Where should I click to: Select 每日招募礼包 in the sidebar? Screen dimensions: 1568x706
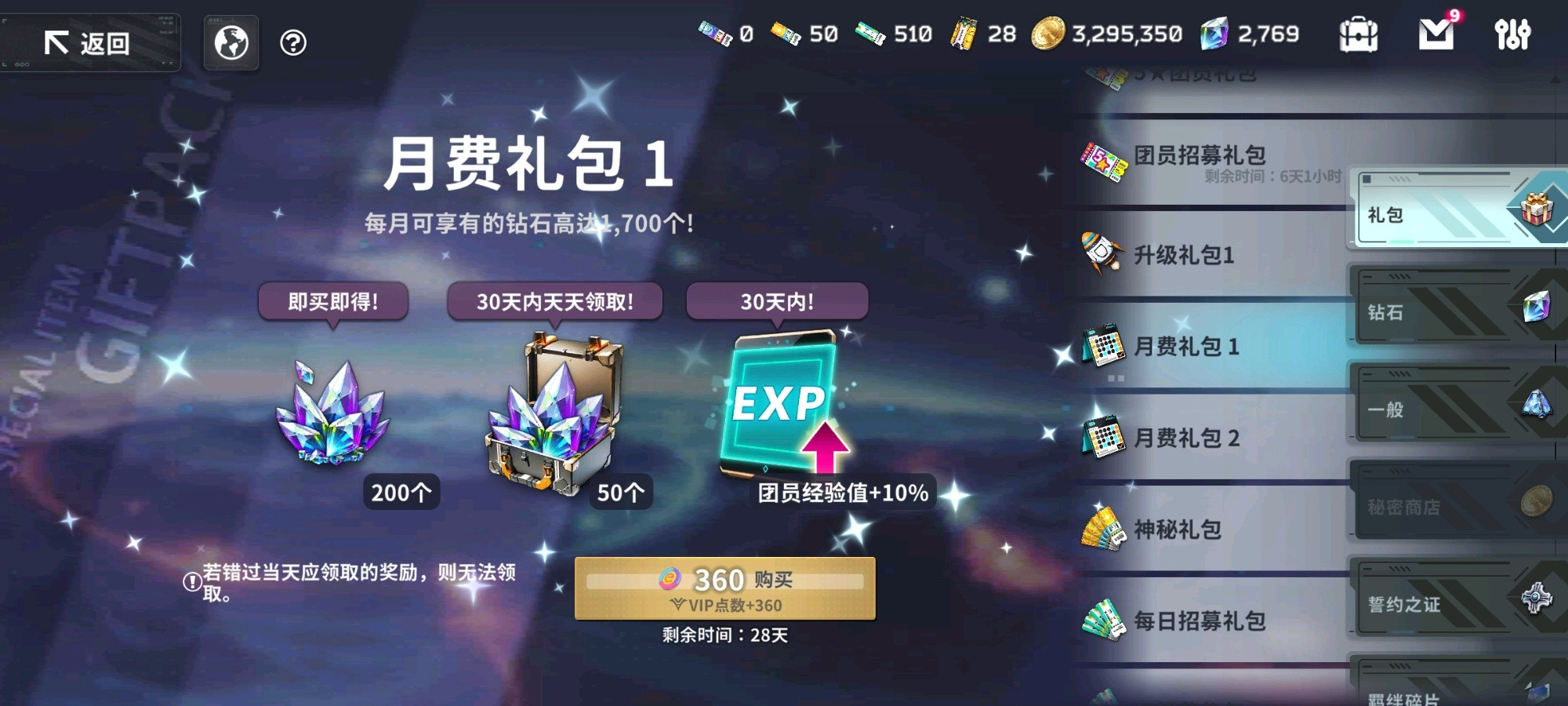(x=1200, y=620)
